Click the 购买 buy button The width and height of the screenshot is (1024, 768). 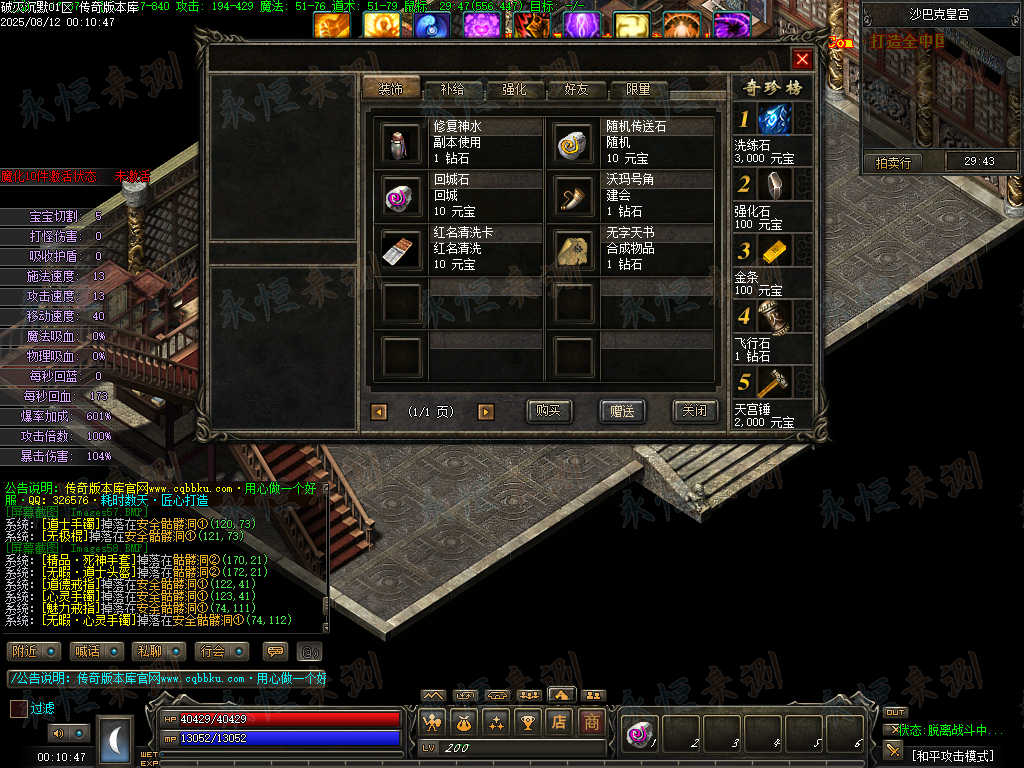click(549, 411)
